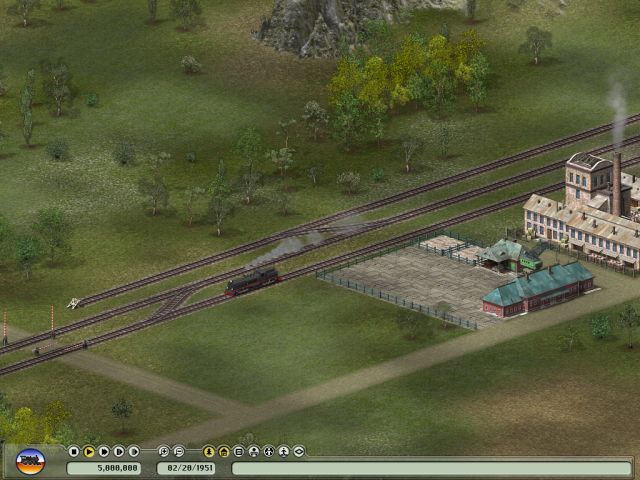Toggle tree visibility with the tree icon
The height and width of the screenshot is (480, 640).
[x=209, y=452]
